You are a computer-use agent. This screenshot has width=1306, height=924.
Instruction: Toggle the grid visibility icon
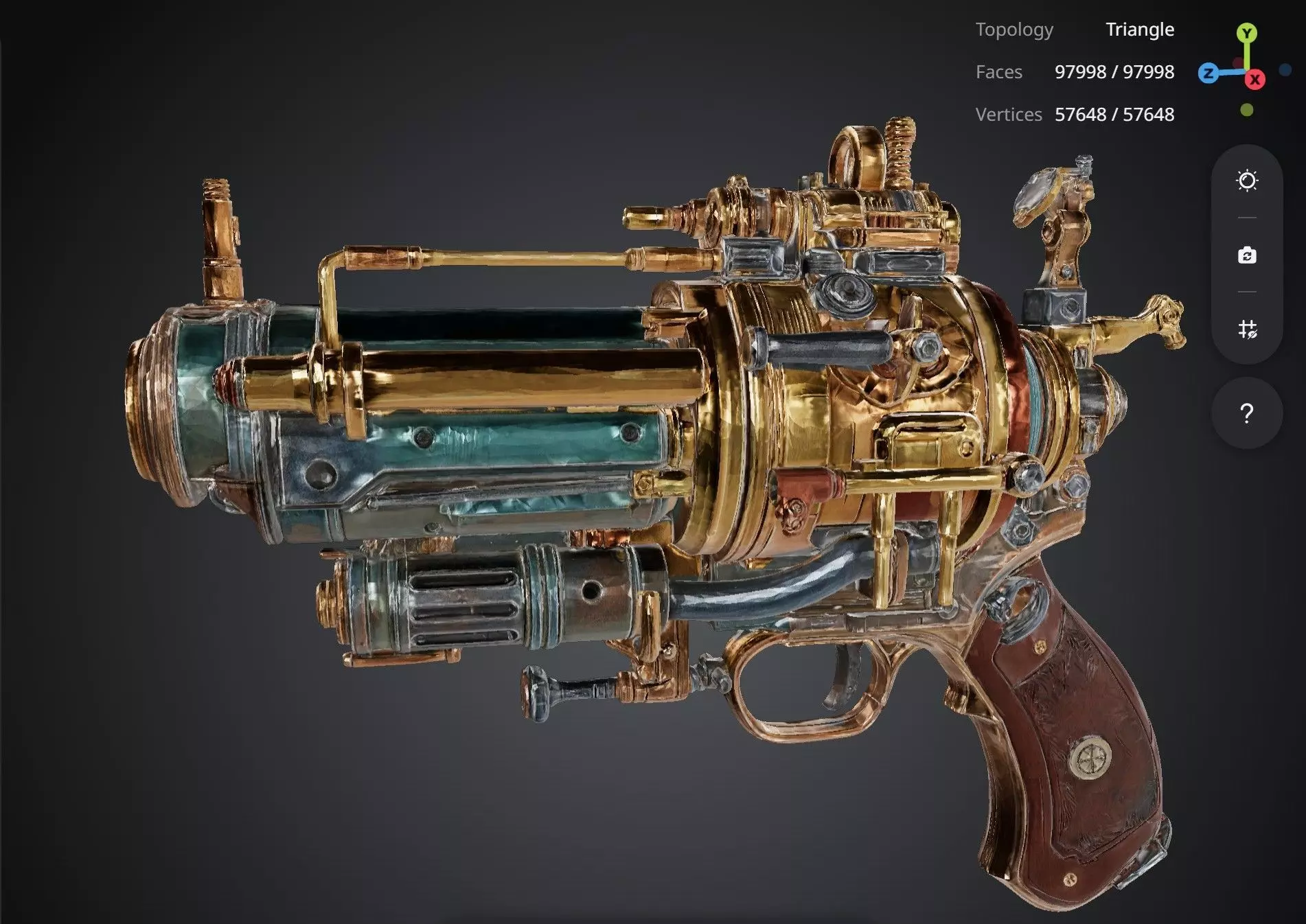tap(1247, 330)
